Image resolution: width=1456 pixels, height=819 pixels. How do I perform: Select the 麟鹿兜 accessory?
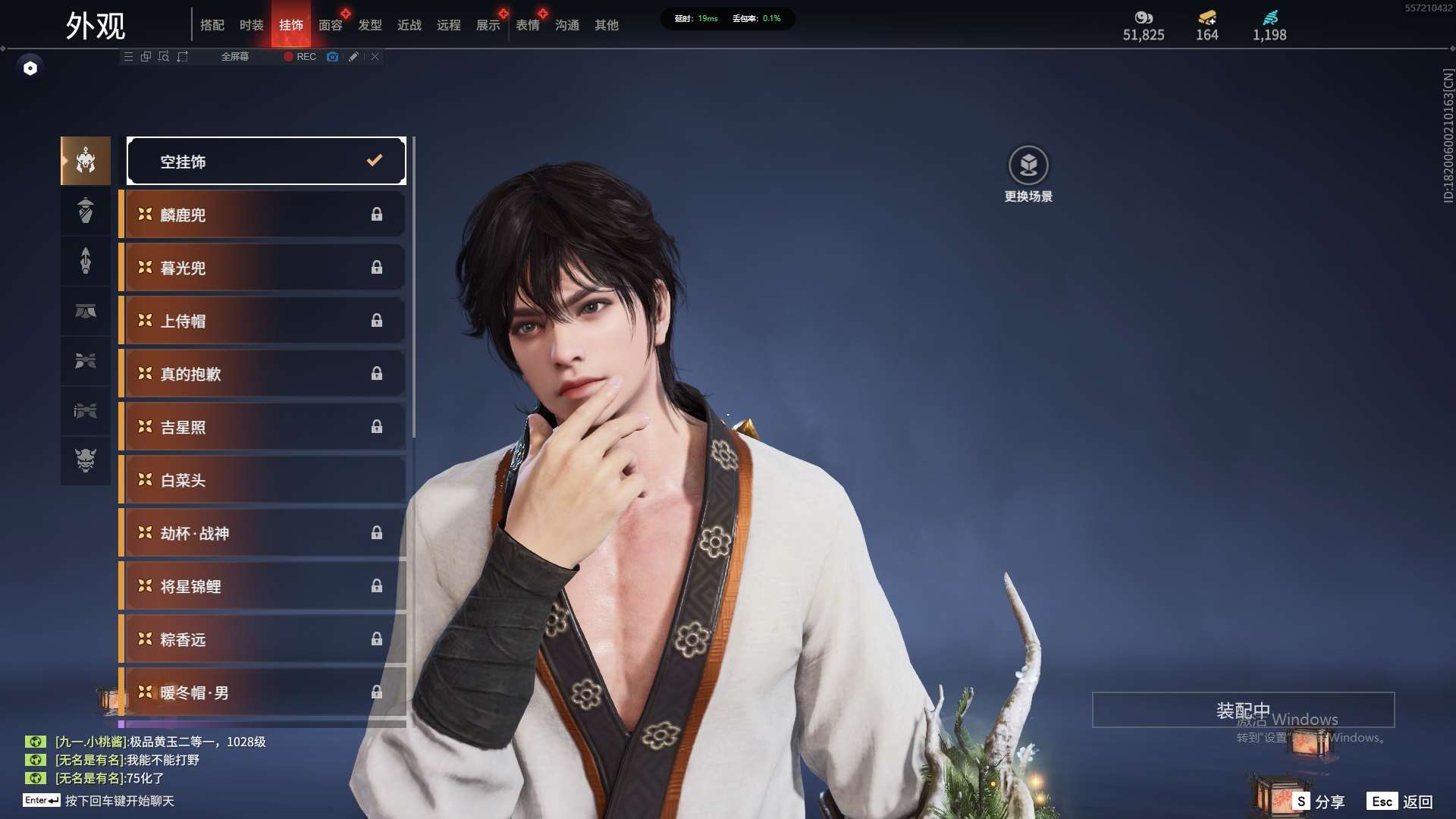click(x=263, y=215)
